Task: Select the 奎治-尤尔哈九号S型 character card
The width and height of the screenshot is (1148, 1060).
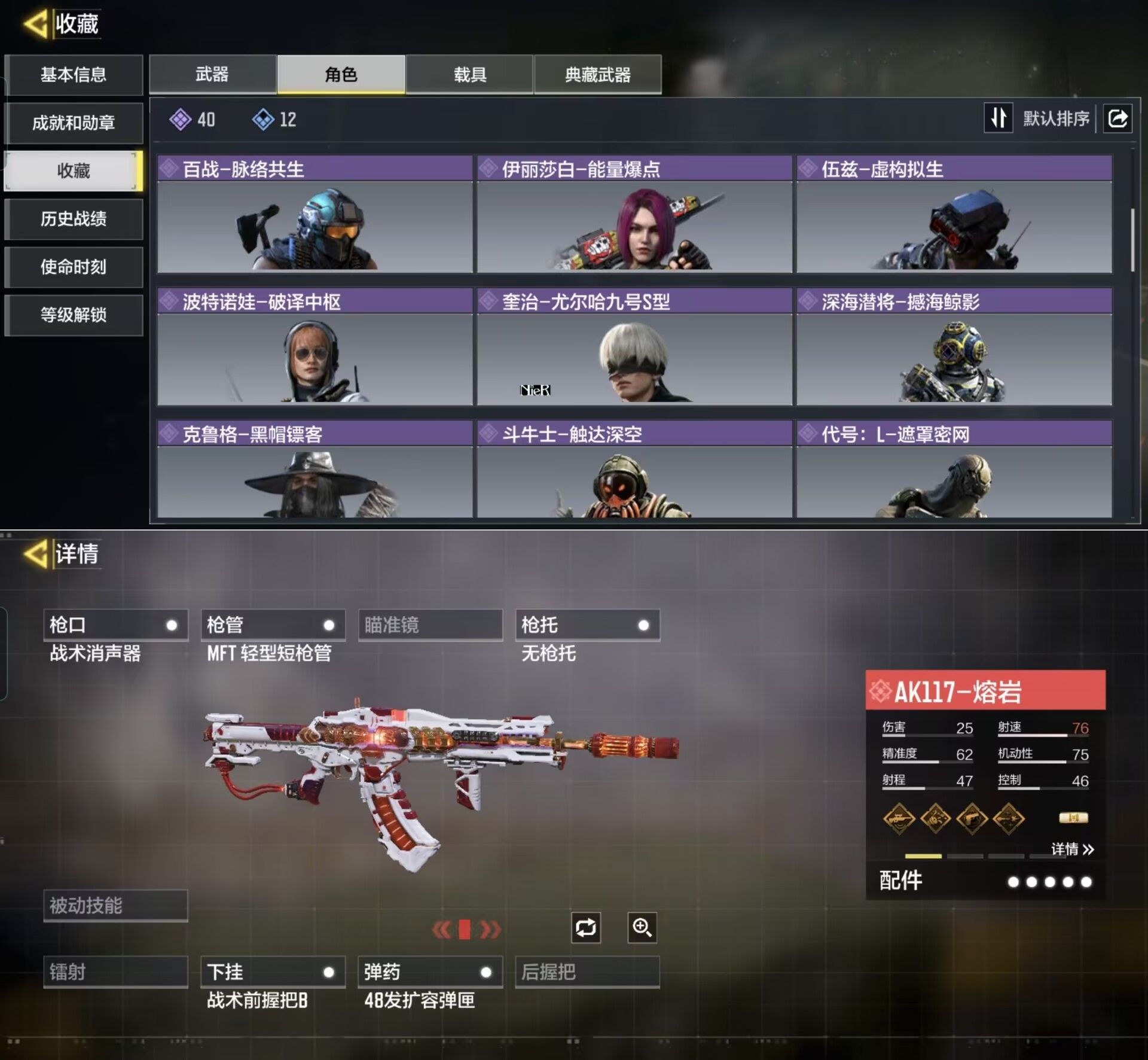Action: click(x=634, y=347)
